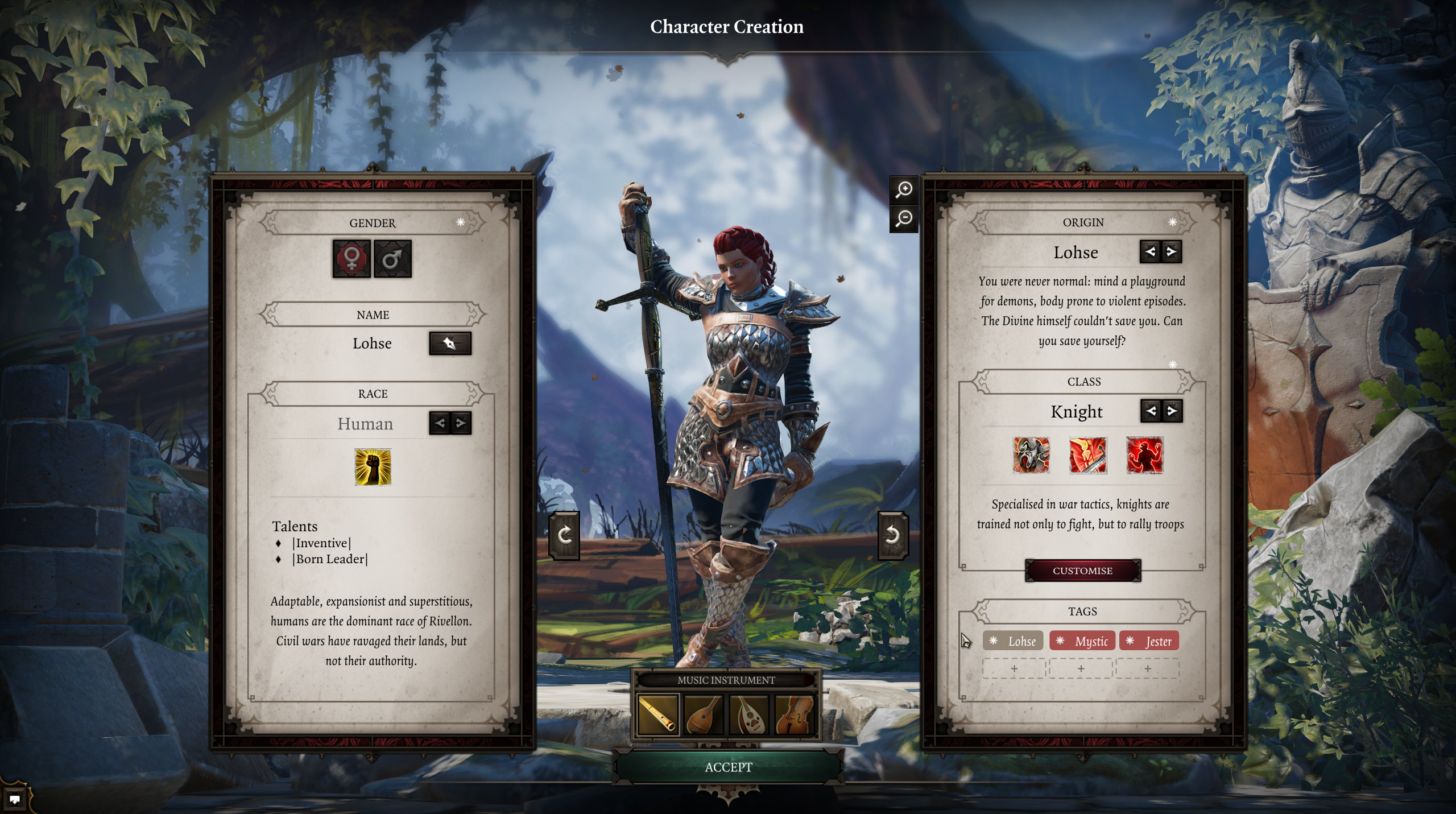Select the male gender icon
1456x814 pixels.
click(x=392, y=259)
